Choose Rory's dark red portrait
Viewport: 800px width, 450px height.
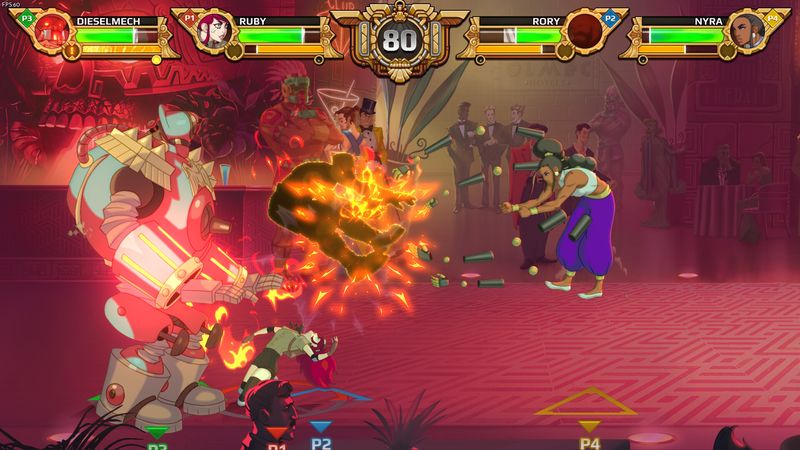[584, 31]
